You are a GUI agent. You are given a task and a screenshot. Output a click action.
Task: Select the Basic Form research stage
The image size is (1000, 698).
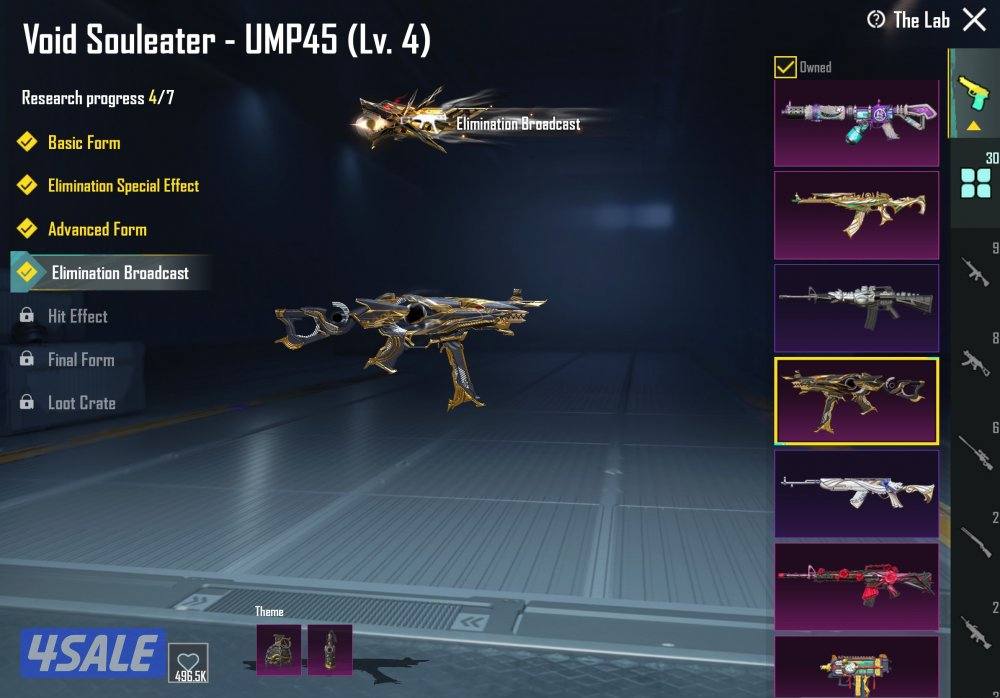tap(84, 143)
